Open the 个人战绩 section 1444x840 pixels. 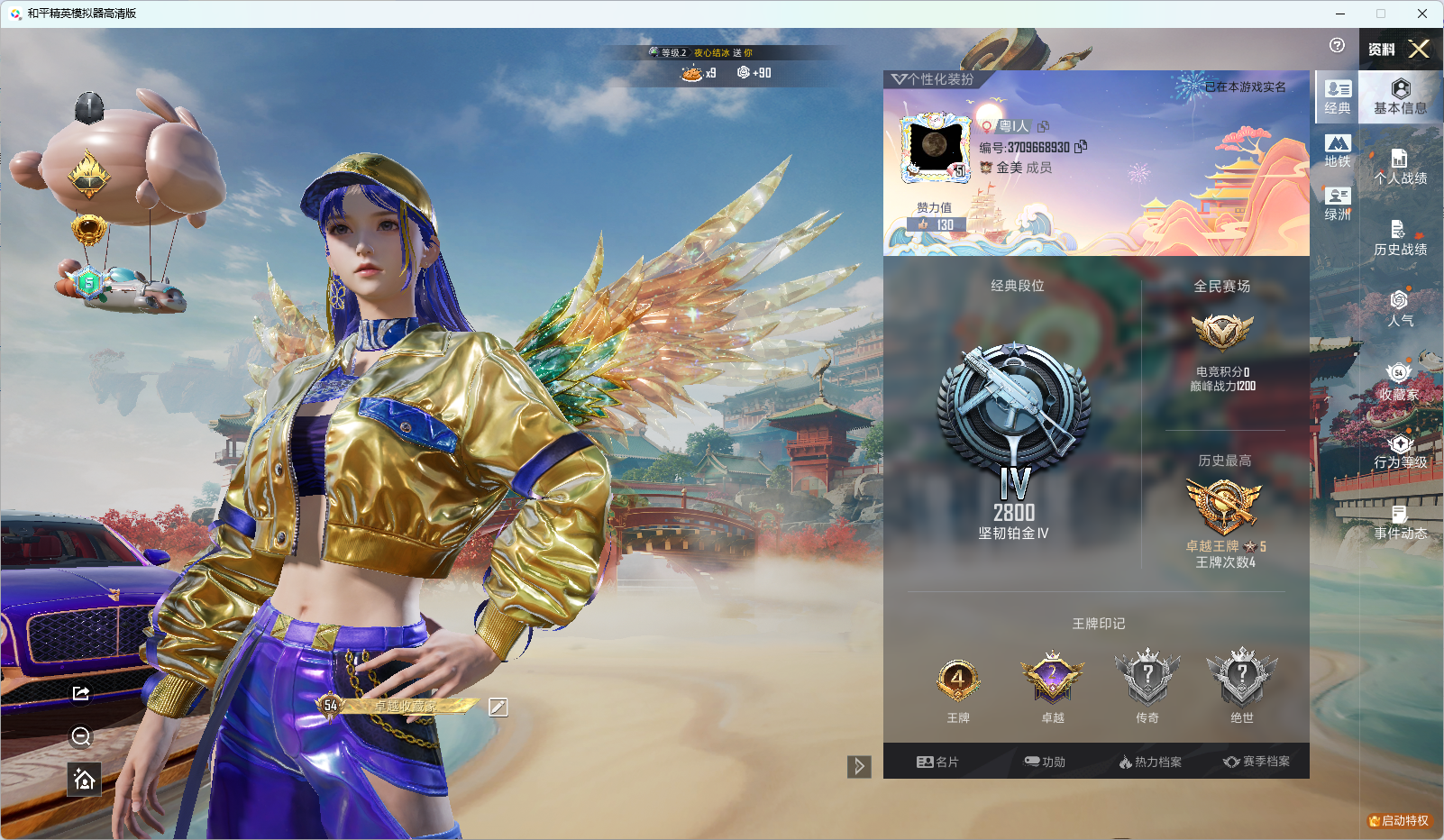click(1400, 168)
